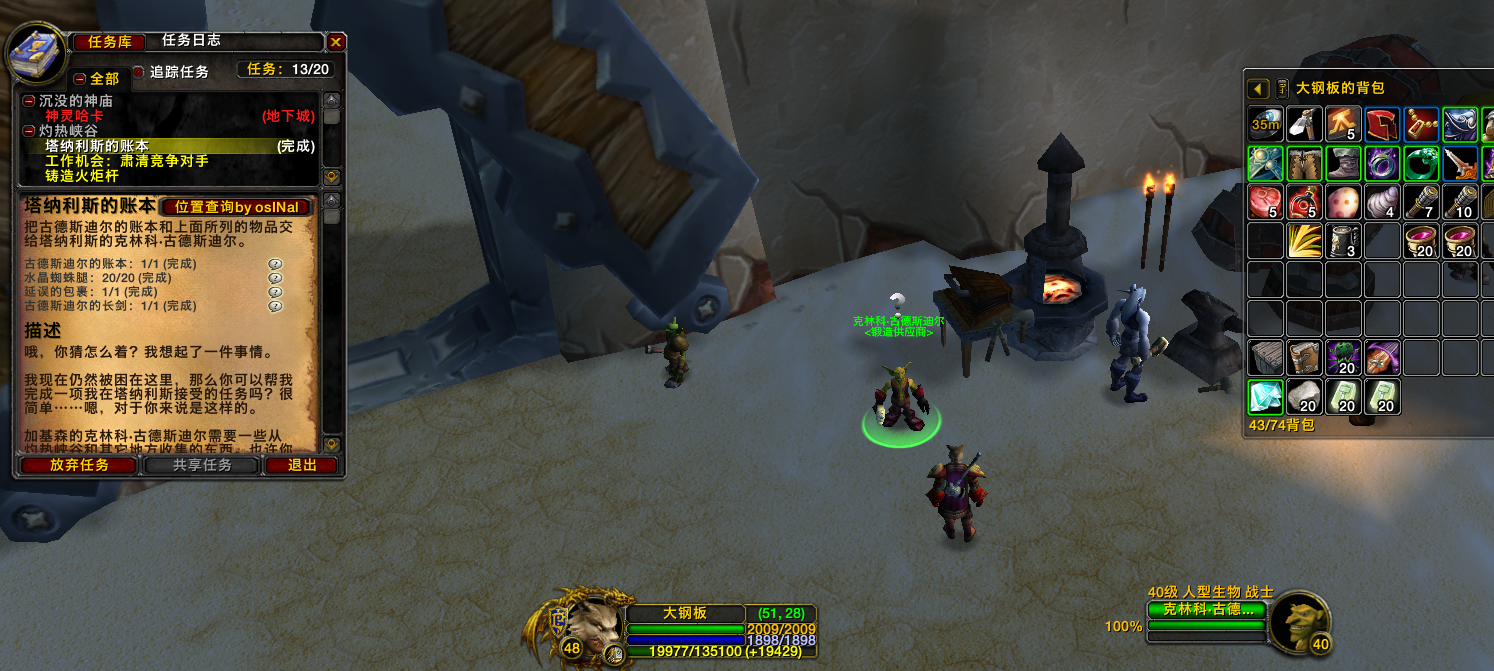The image size is (1494, 671).
Task: Select the mug stack of 3
Action: tap(1343, 241)
